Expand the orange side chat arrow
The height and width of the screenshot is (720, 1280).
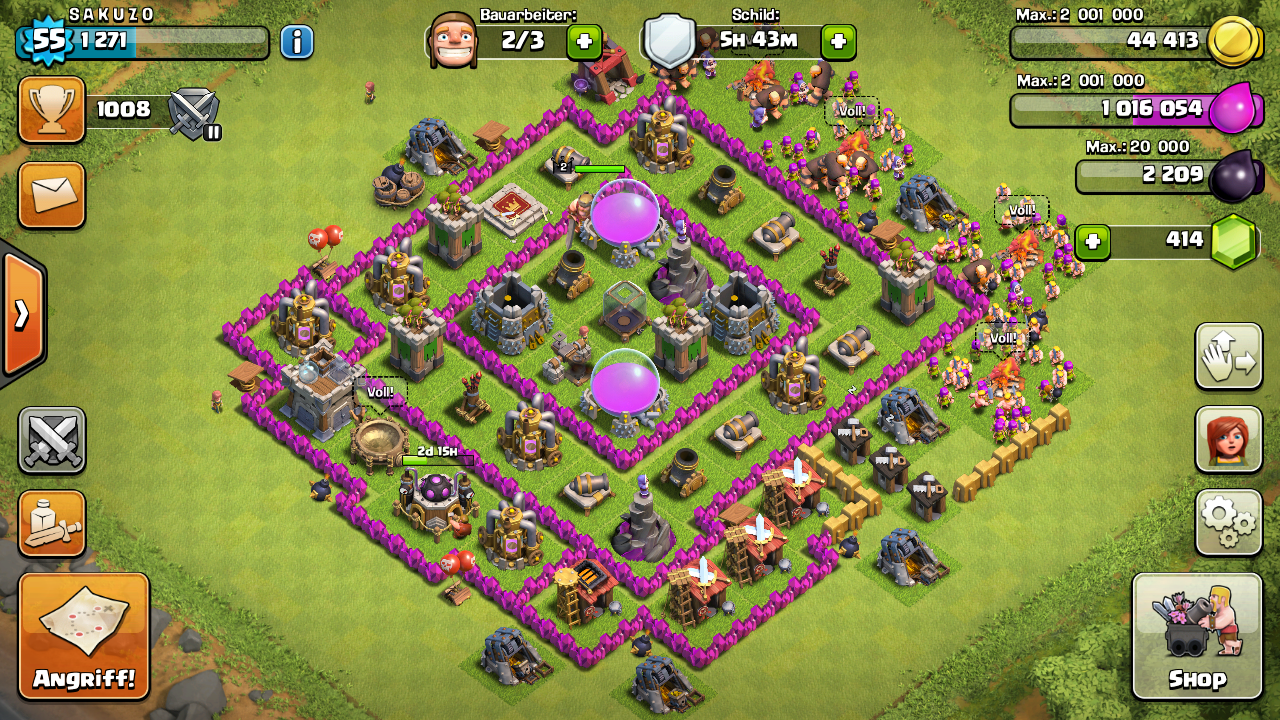(x=22, y=314)
